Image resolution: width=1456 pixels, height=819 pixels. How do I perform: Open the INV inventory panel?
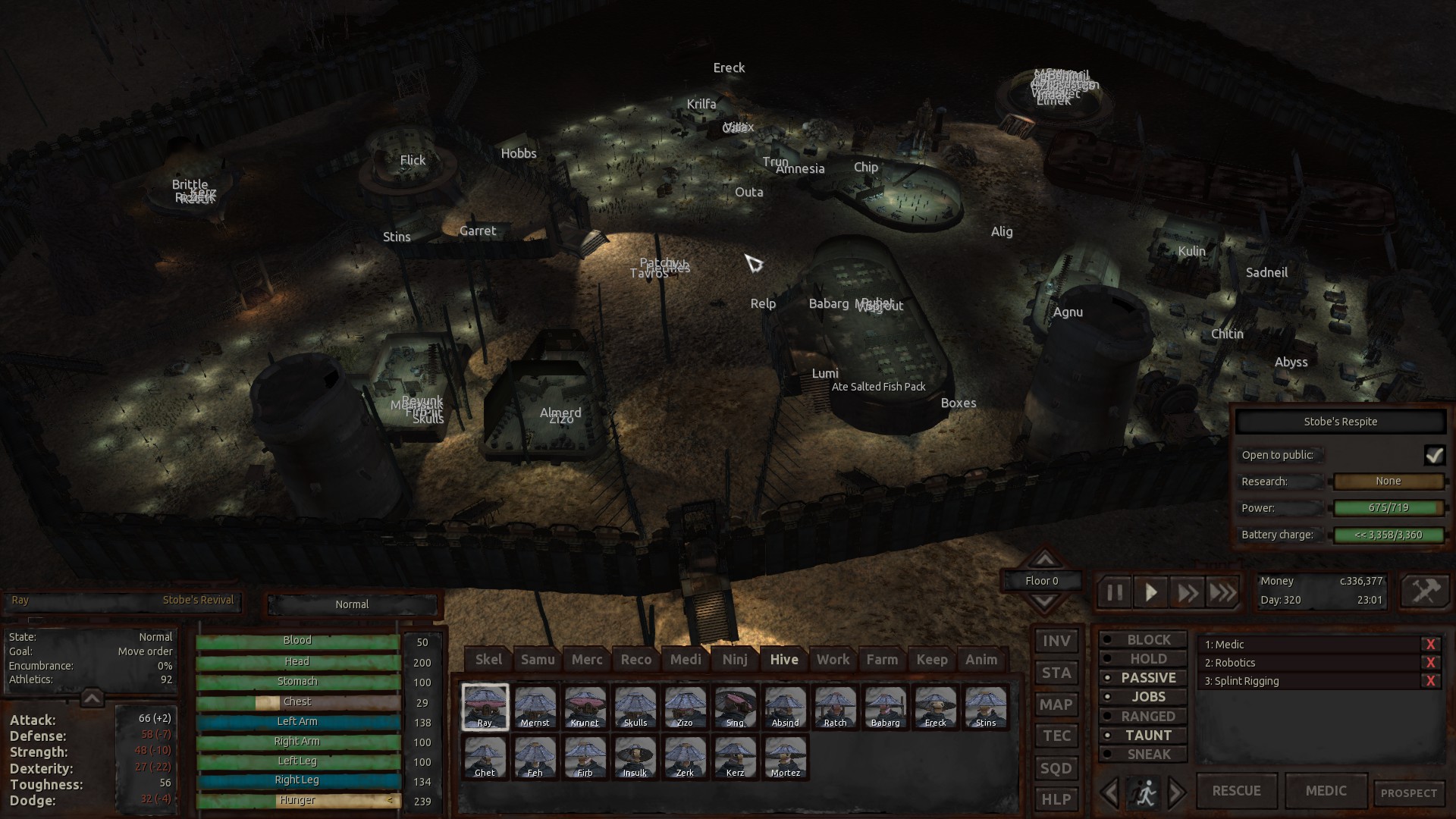(1055, 641)
